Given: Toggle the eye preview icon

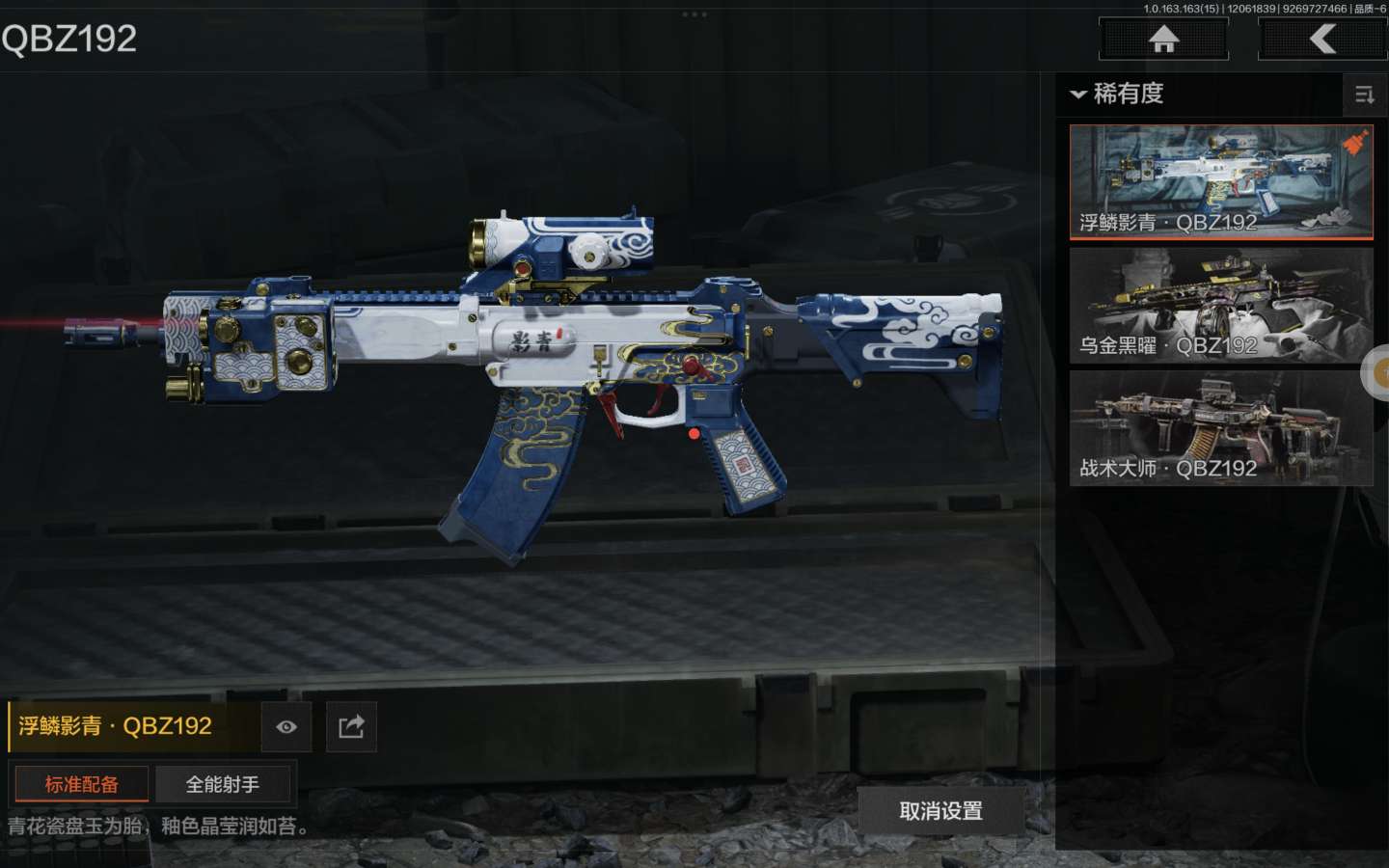Looking at the screenshot, I should pyautogui.click(x=286, y=727).
